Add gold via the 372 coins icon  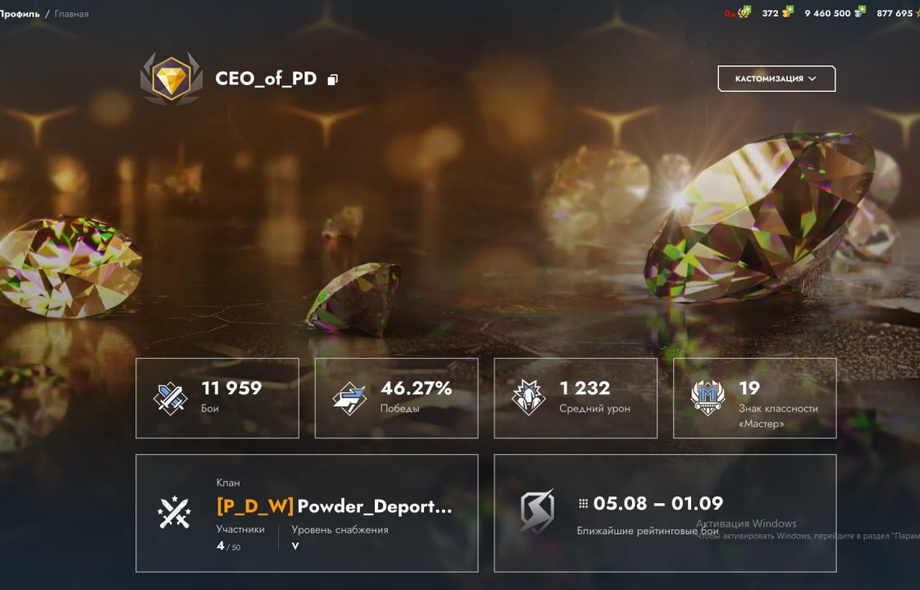[x=788, y=13]
